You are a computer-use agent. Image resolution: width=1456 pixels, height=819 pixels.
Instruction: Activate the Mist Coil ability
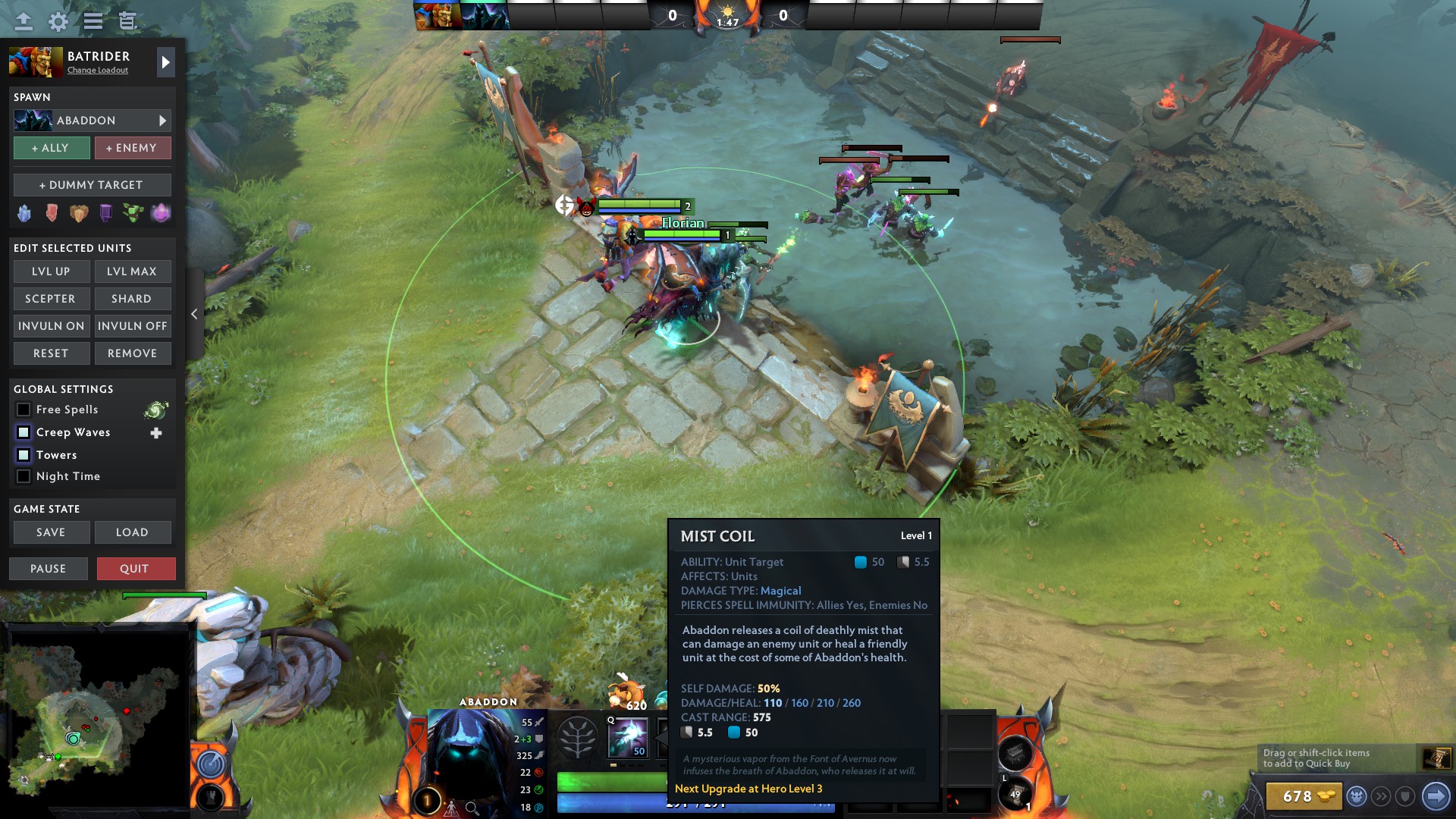coord(628,737)
